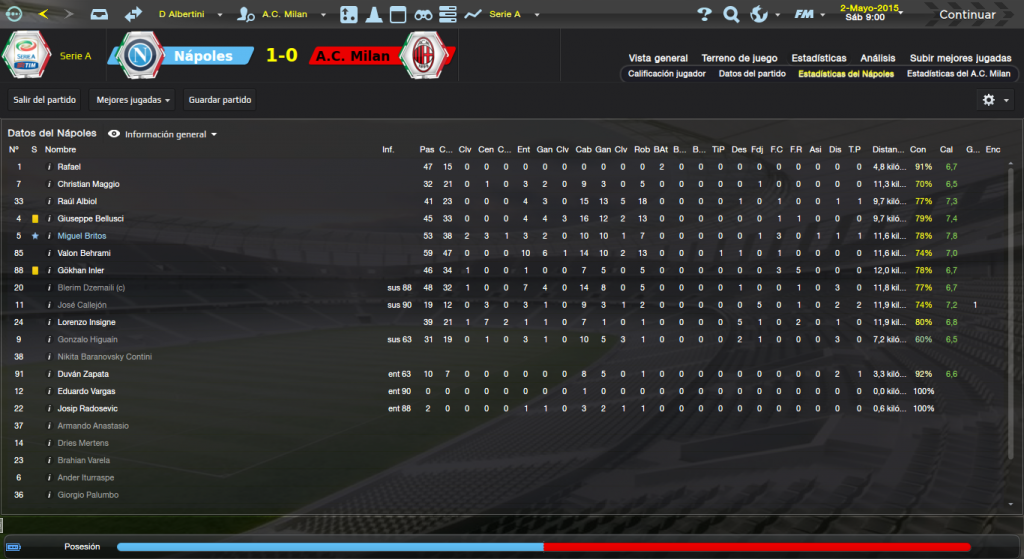
Task: Exit via Salir del partido
Action: (44, 100)
